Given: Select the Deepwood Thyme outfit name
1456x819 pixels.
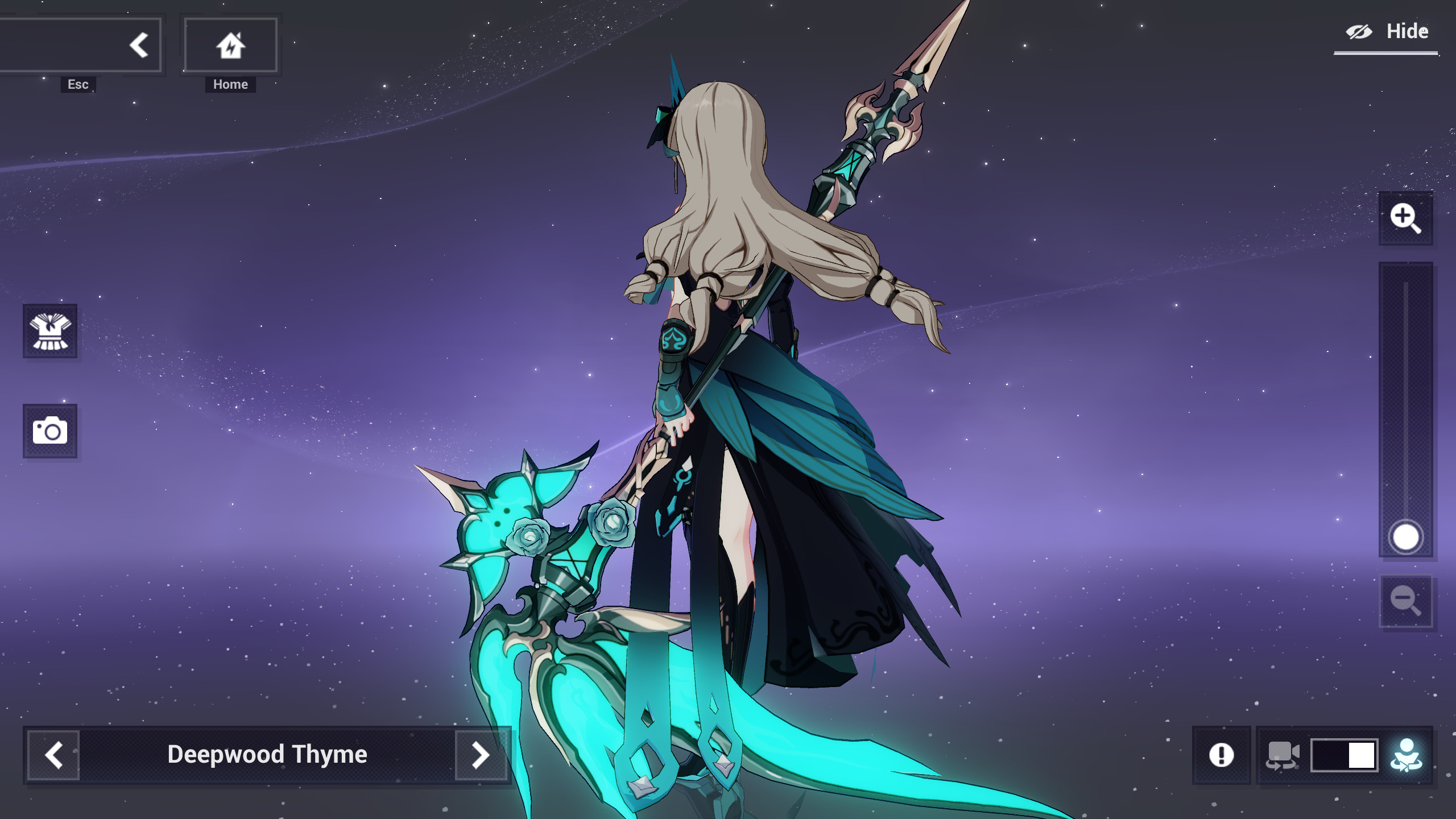Looking at the screenshot, I should (x=267, y=755).
